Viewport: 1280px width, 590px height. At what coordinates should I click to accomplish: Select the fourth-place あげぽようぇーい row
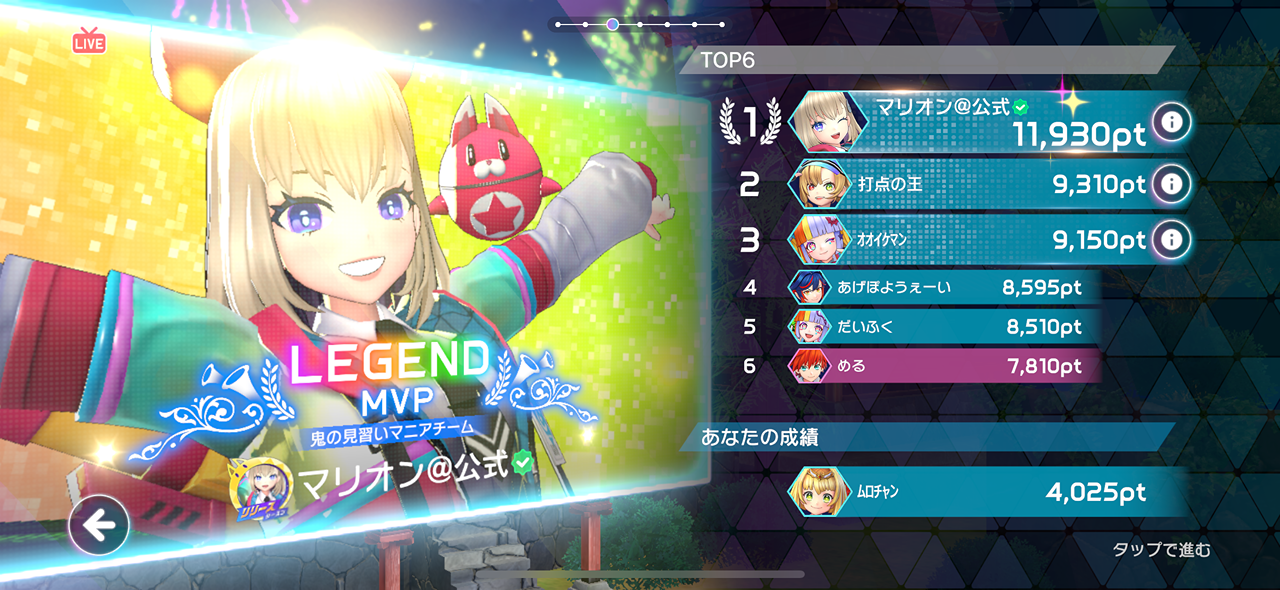pyautogui.click(x=940, y=288)
